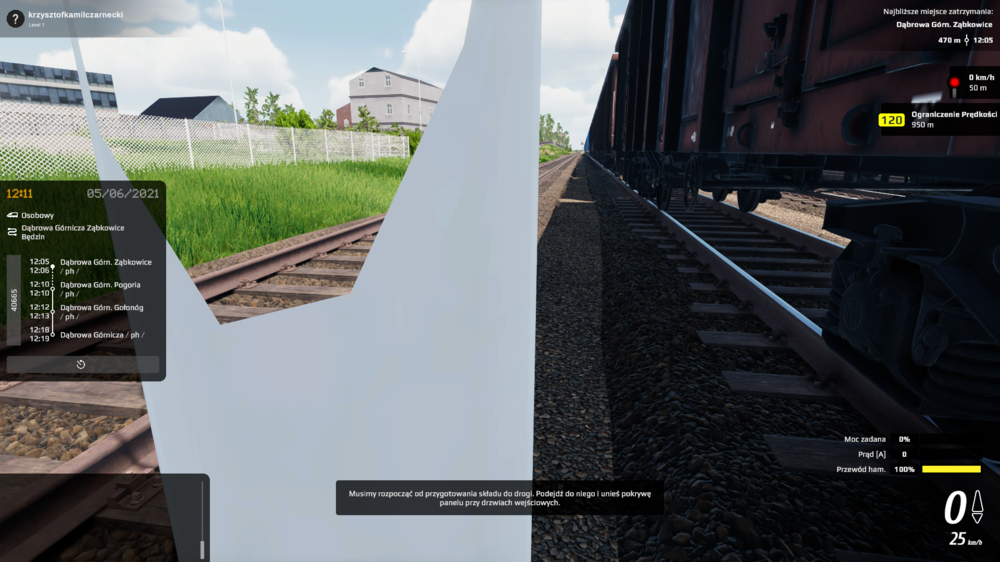Screen dimensions: 1000x562
Task: Click the train number 40665 tab
Action: [14, 300]
